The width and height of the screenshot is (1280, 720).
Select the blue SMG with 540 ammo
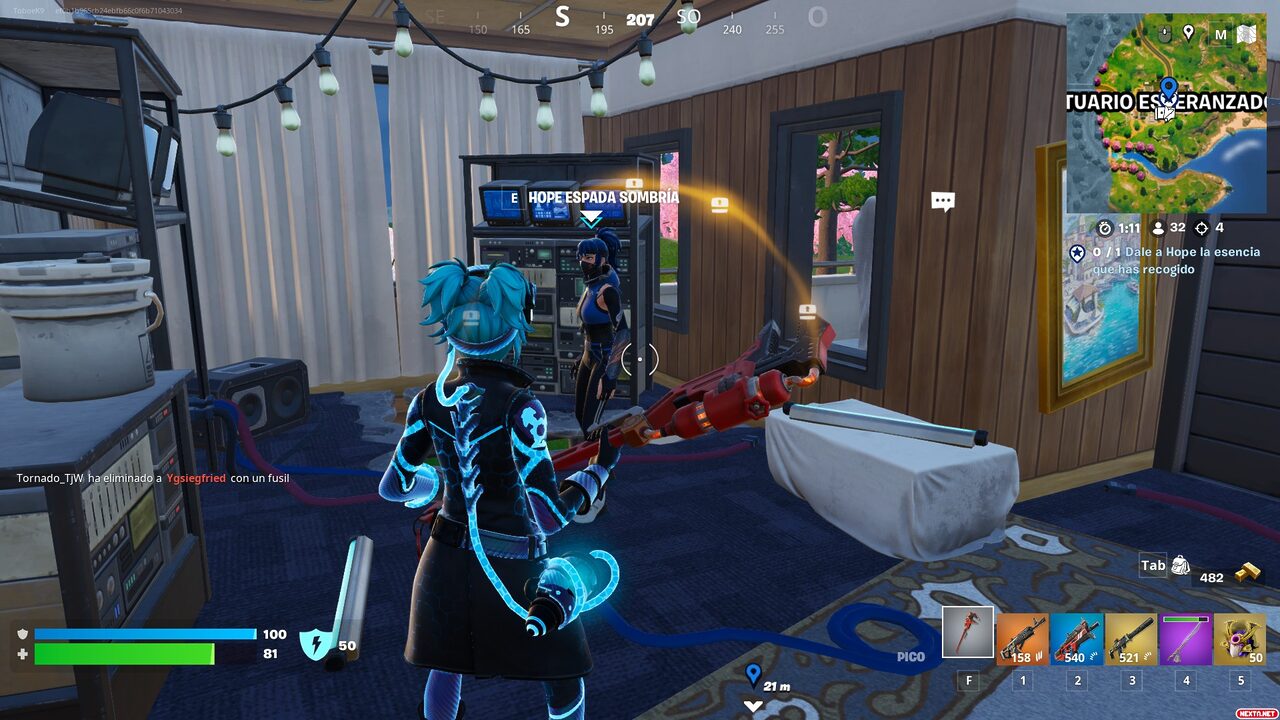[1076, 639]
